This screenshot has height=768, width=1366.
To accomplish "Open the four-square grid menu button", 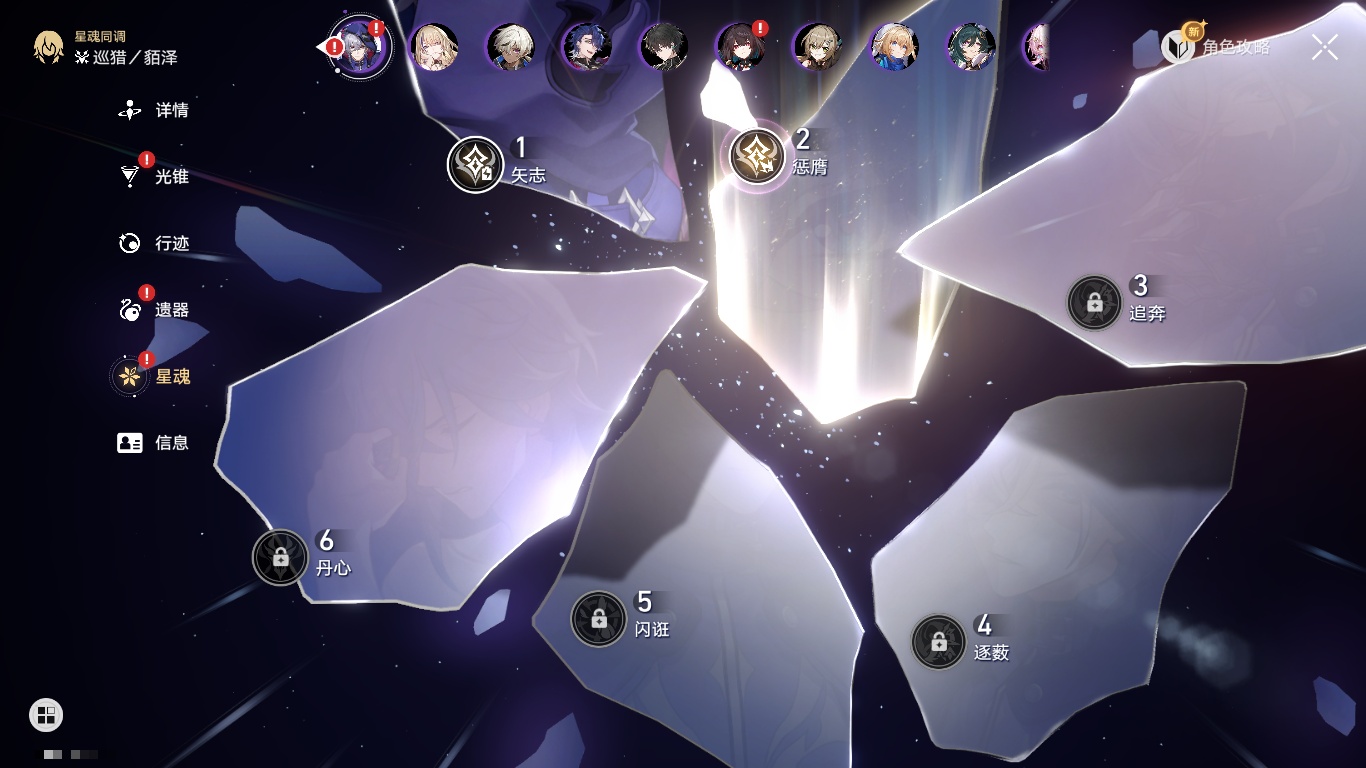I will click(x=46, y=715).
